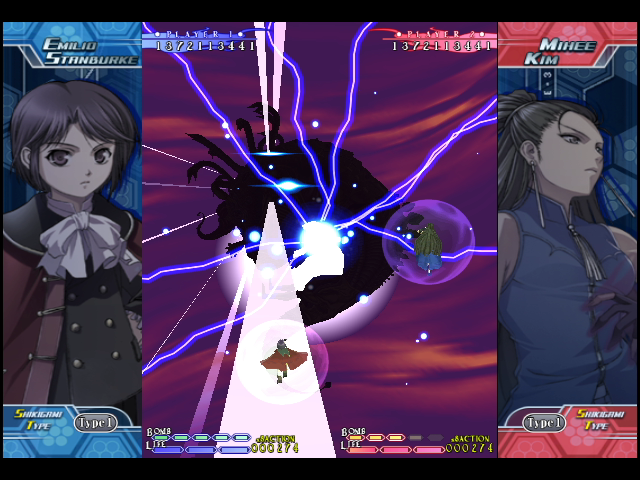Click the Type 1 badge under Emilio
640x480 pixels.
coord(96,423)
